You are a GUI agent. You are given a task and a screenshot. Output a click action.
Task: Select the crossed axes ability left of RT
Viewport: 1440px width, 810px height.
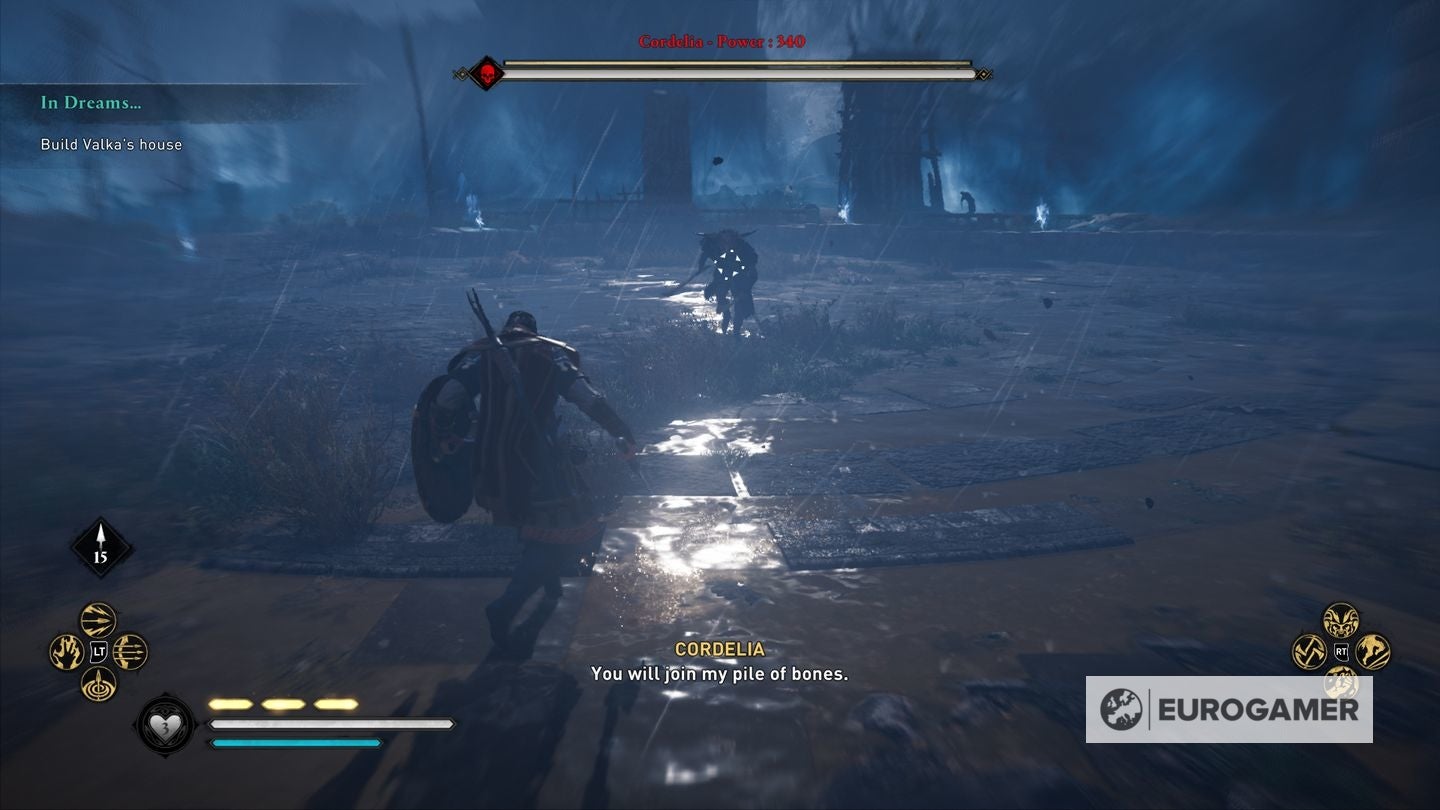[x=1308, y=652]
